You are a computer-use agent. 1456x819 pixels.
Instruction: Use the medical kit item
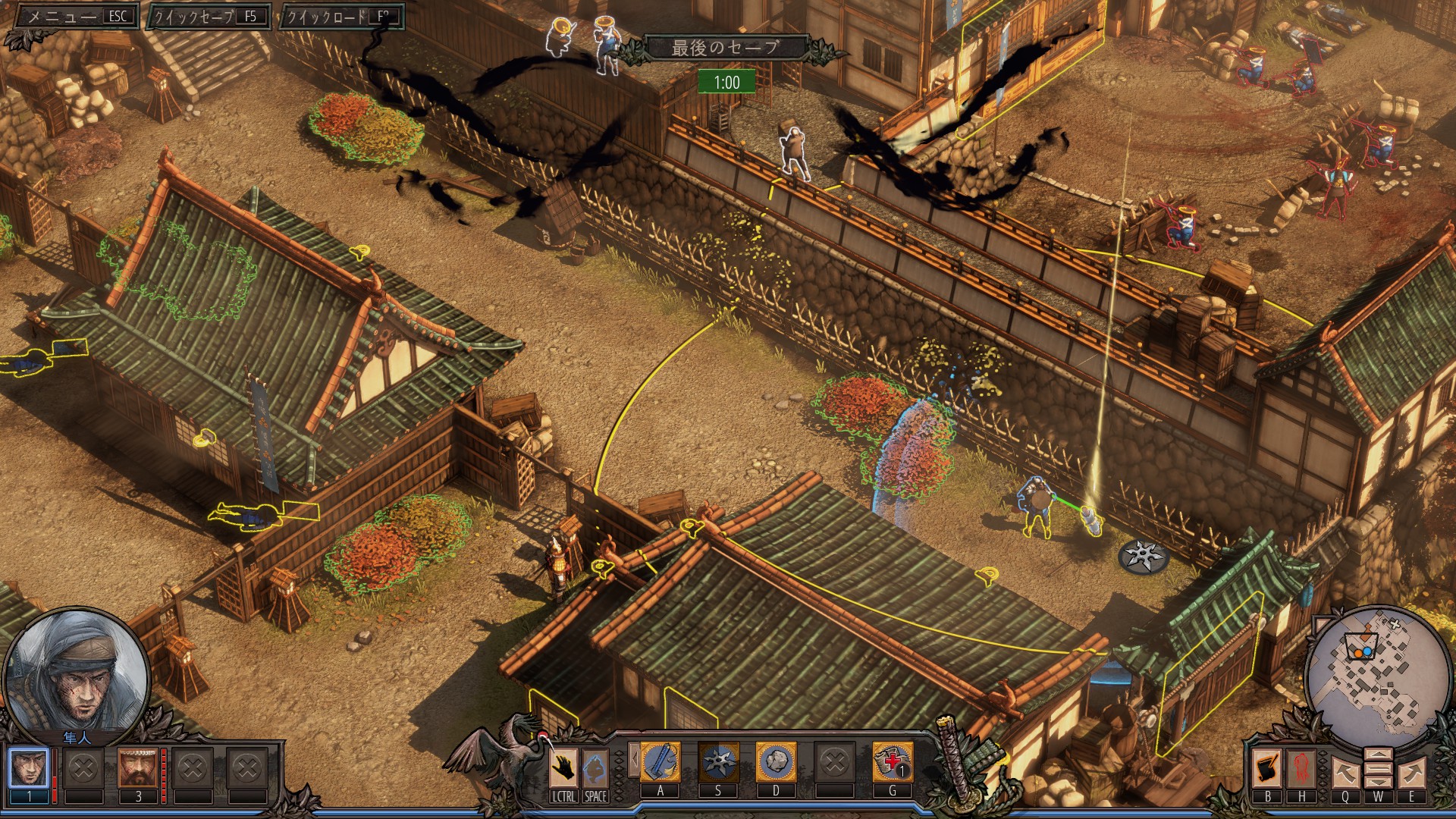click(x=893, y=761)
